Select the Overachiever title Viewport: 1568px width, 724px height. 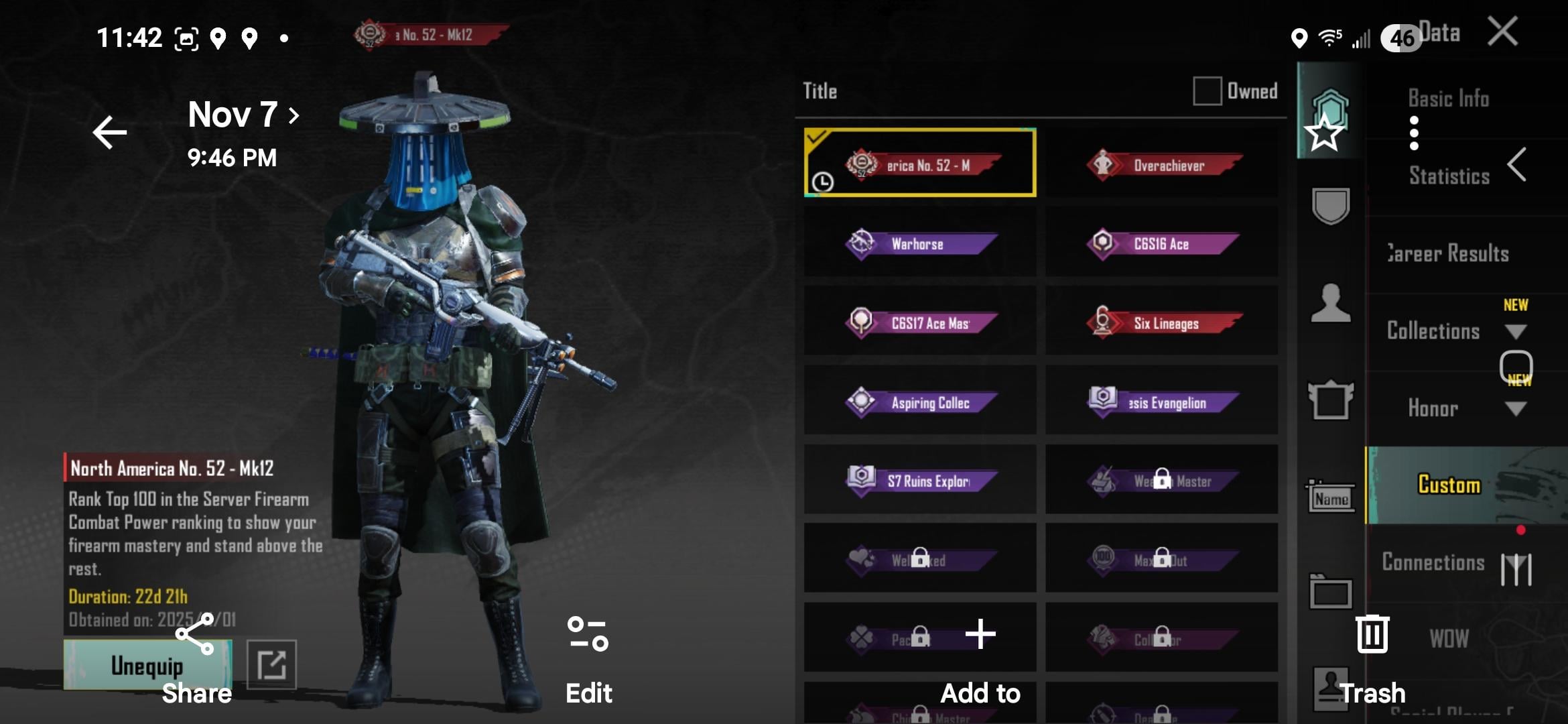point(1161,165)
